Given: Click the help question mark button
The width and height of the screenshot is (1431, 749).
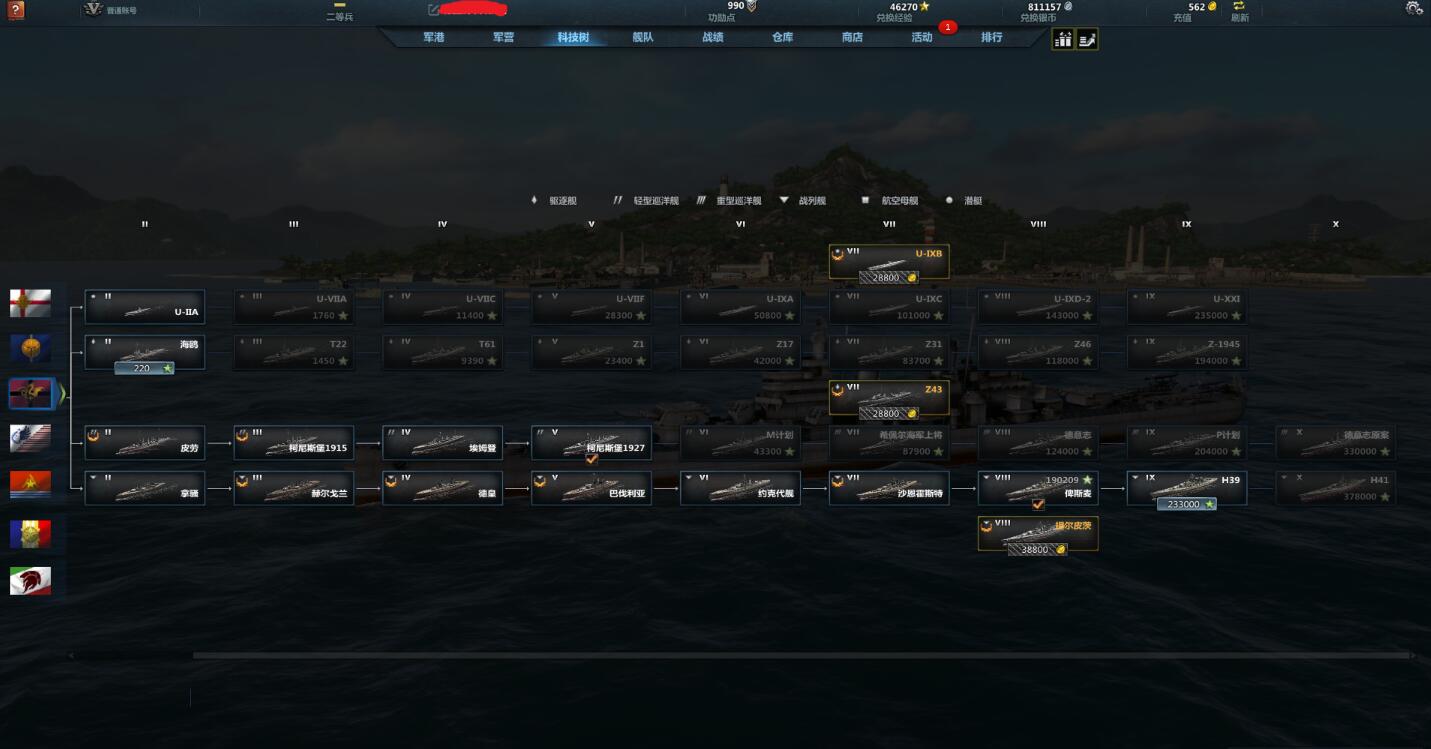Looking at the screenshot, I should tap(15, 10).
